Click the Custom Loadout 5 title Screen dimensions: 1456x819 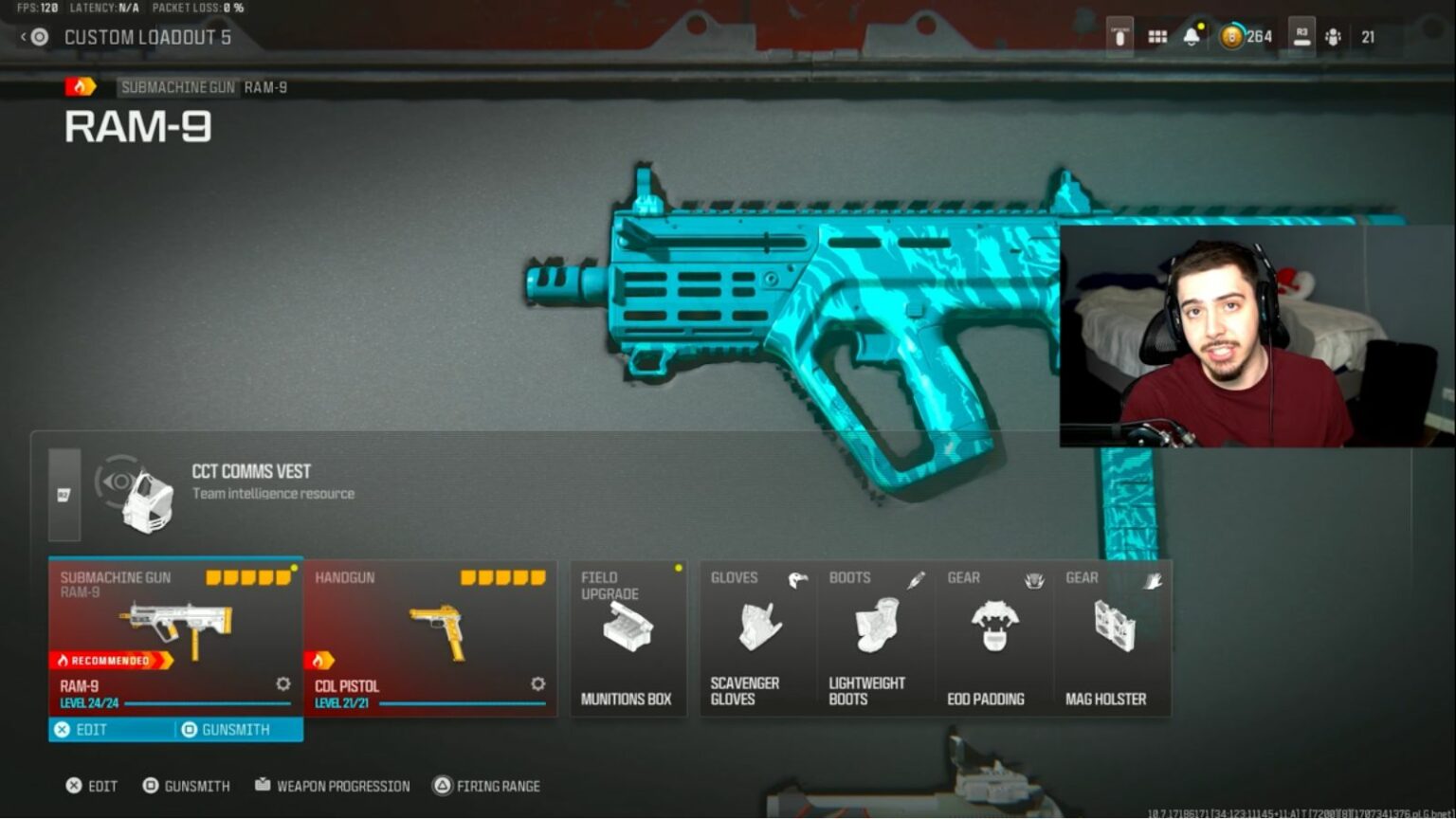148,38
